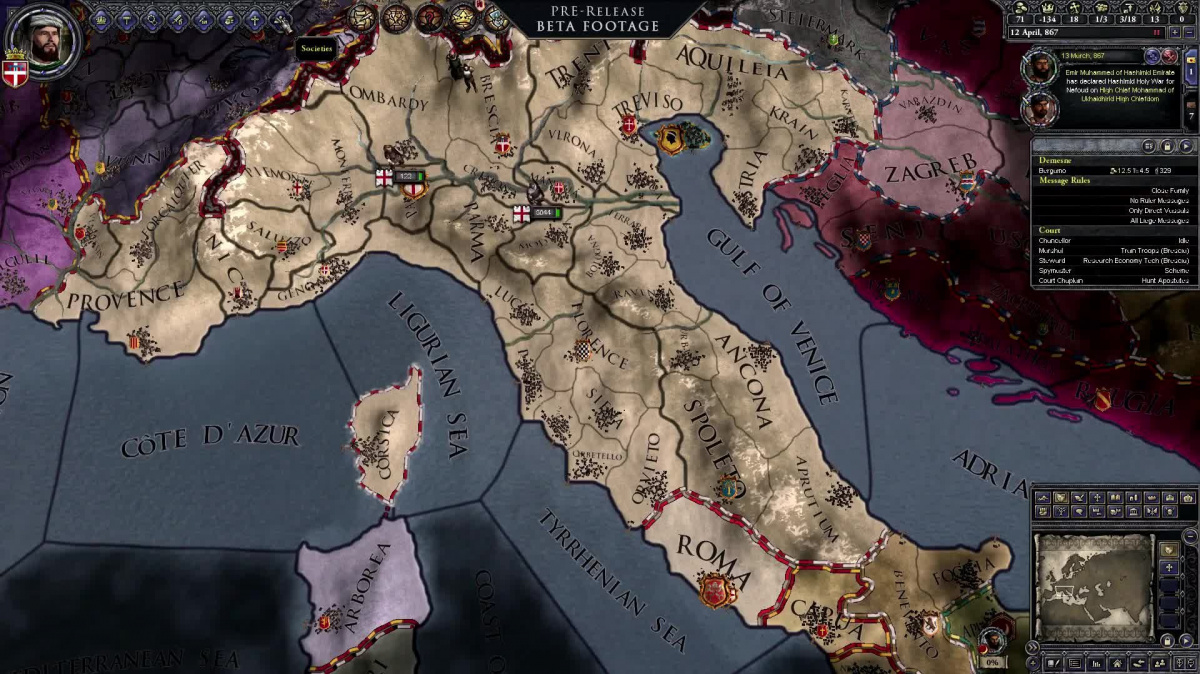The height and width of the screenshot is (674, 1200).
Task: Open the Societies round button
Action: pyautogui.click(x=362, y=17)
